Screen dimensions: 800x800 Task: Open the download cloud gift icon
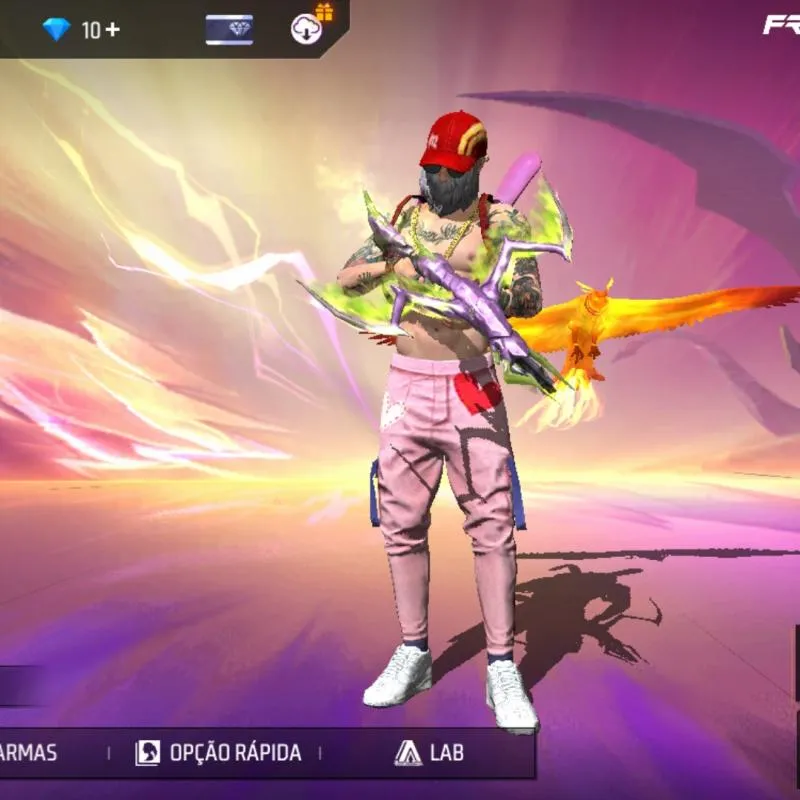tap(308, 28)
